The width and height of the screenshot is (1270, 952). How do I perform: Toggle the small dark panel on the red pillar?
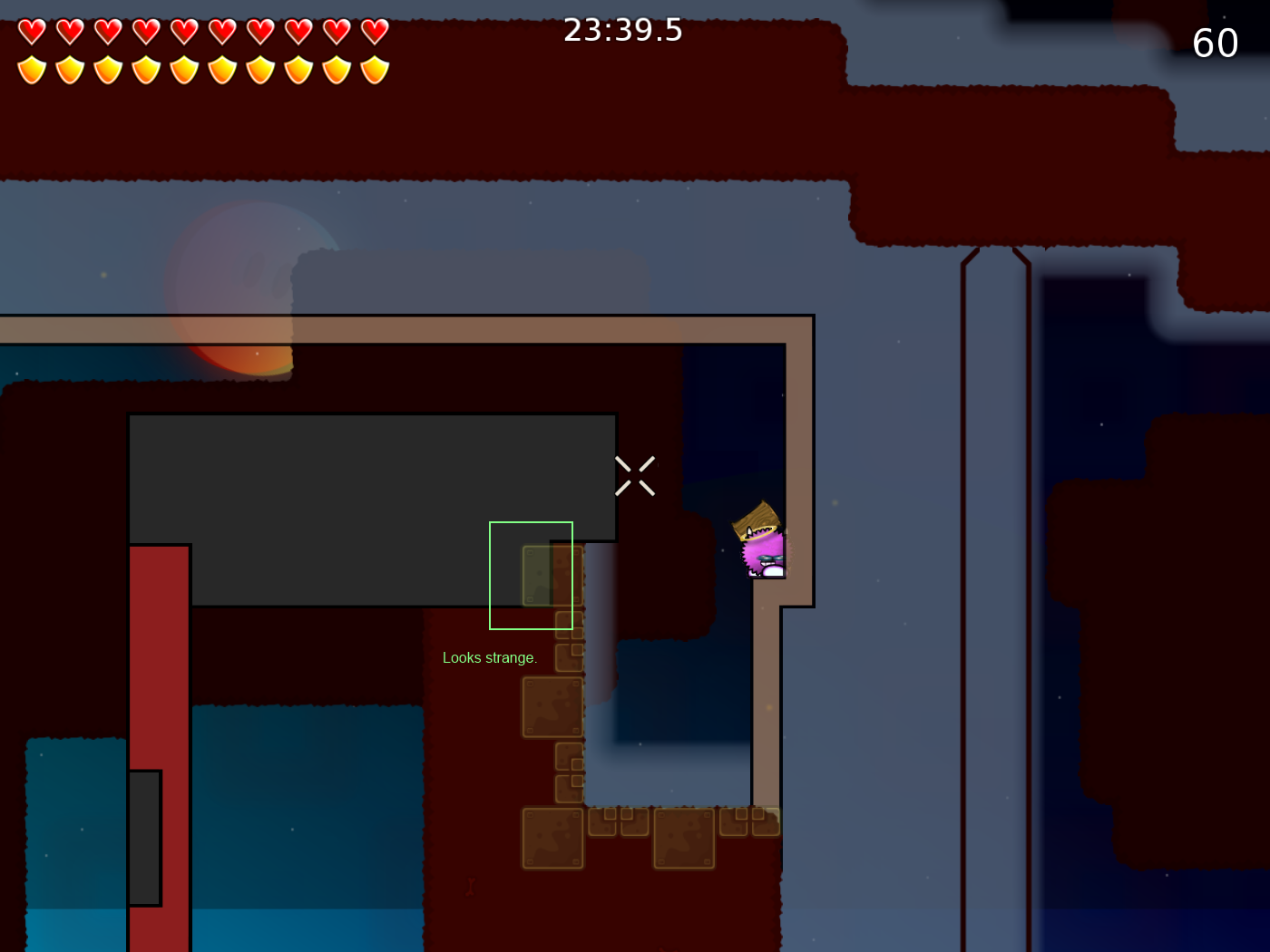pos(146,839)
